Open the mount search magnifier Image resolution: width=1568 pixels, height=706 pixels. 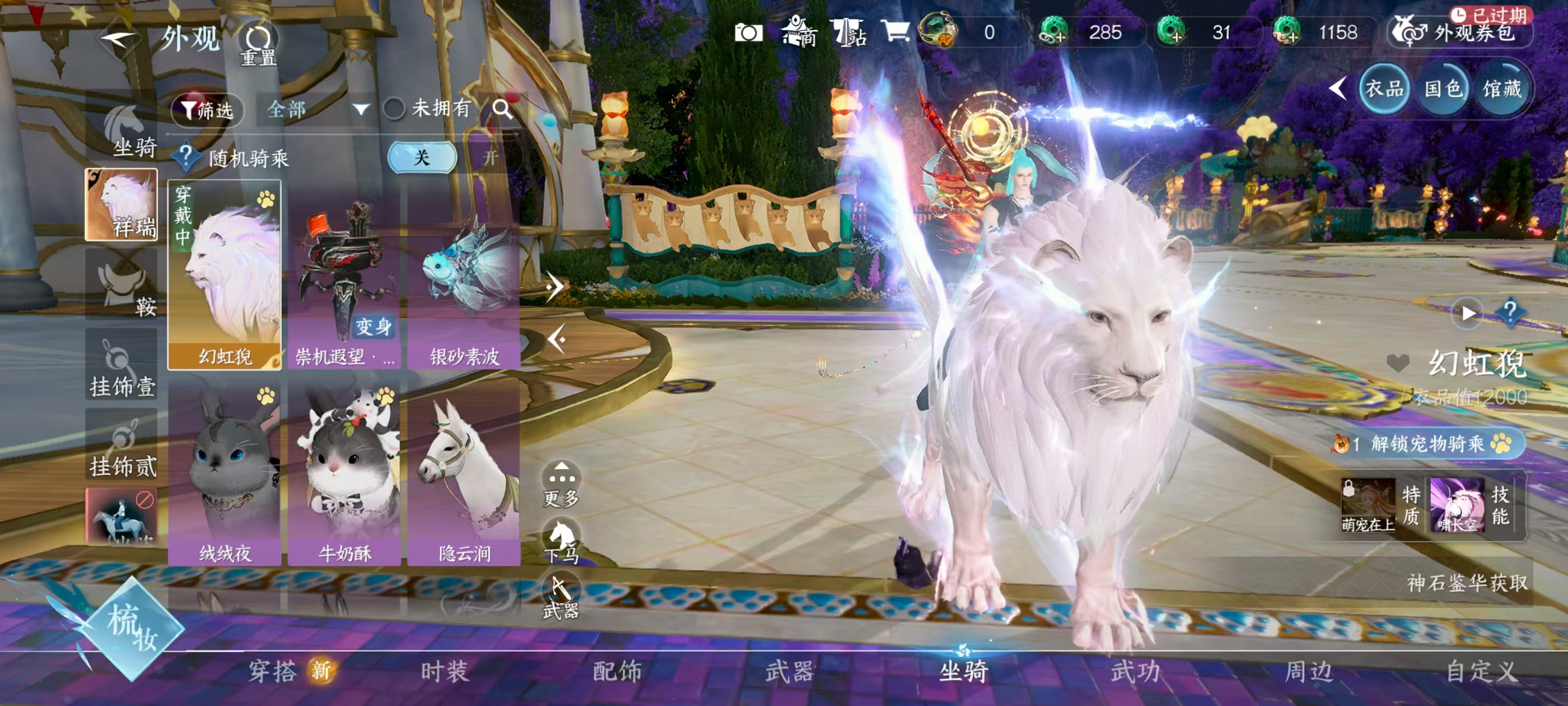[502, 109]
